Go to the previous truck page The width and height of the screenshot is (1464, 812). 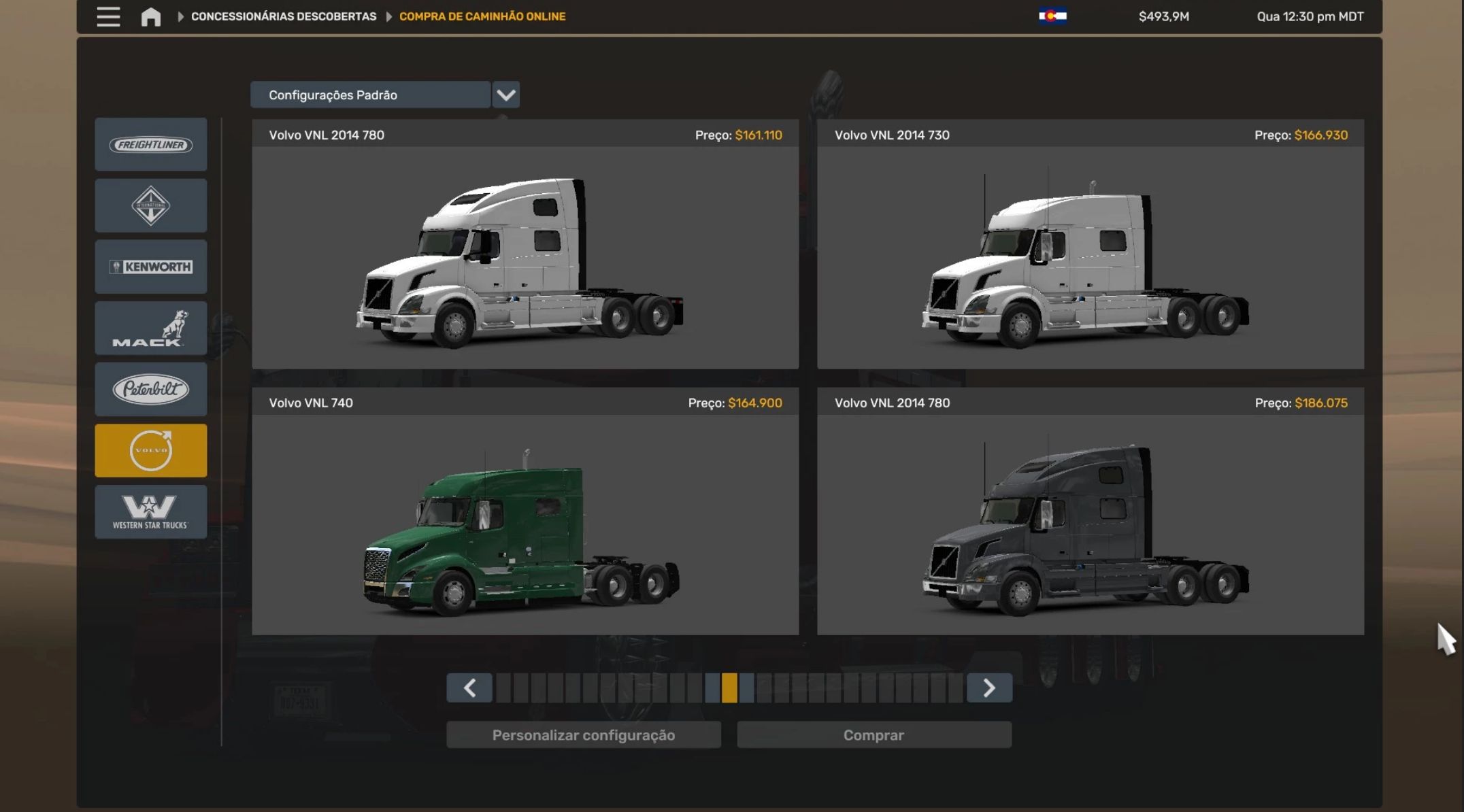coord(469,688)
